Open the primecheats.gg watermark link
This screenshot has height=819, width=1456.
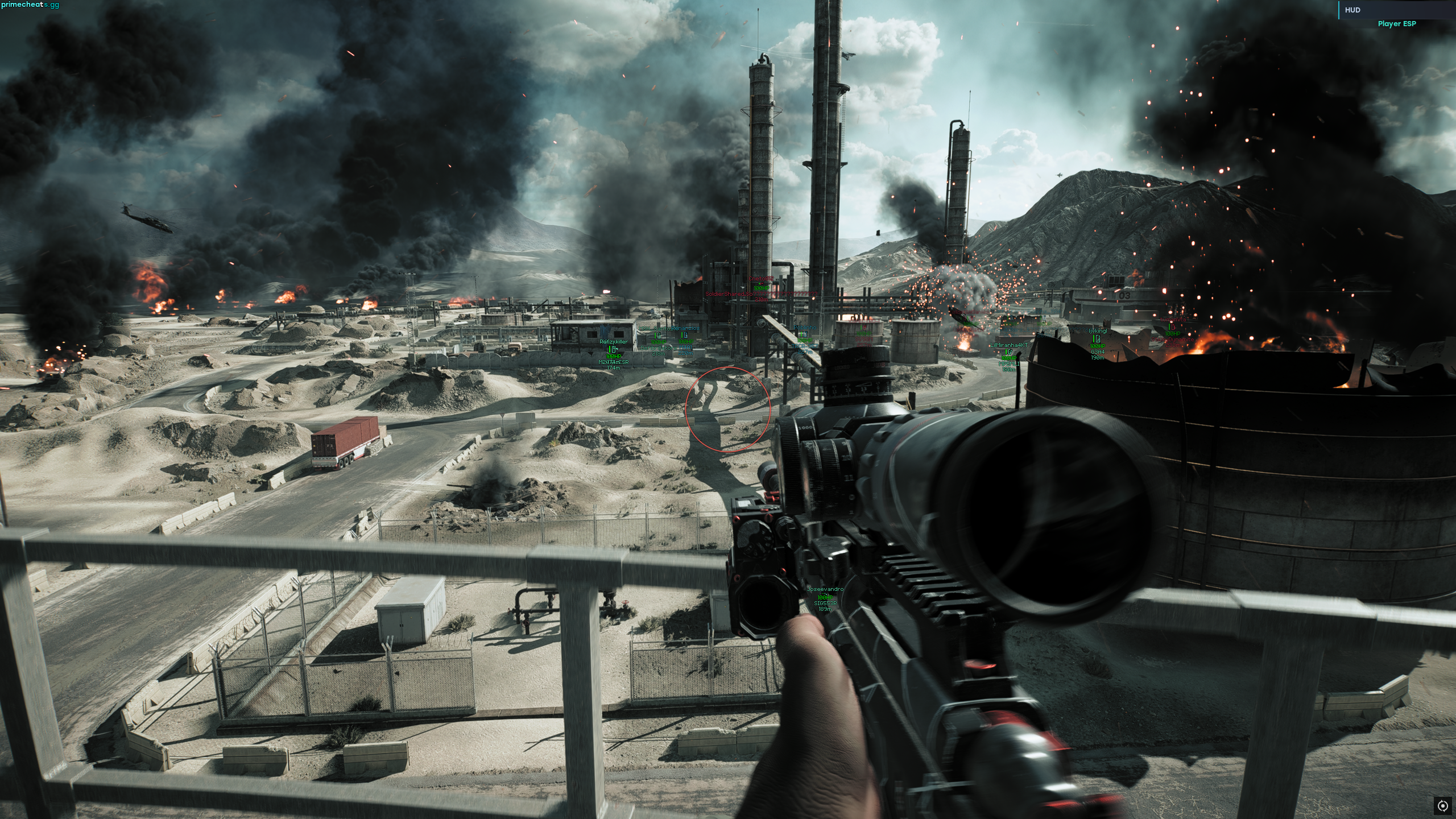[30, 5]
